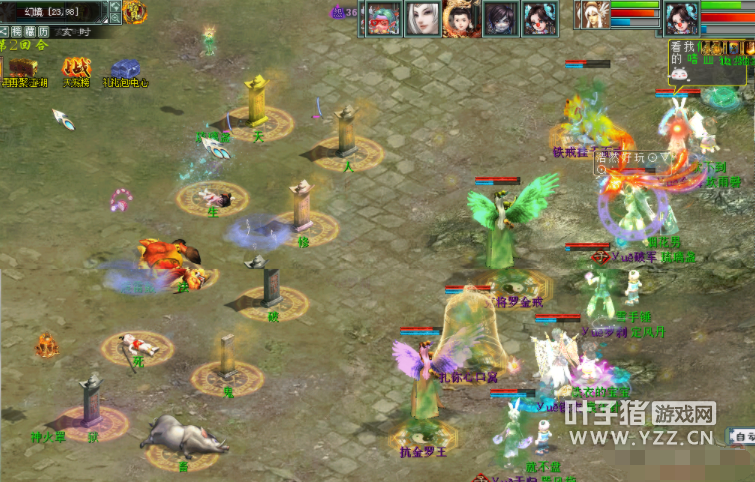The width and height of the screenshot is (755, 482).
Task: Toggle the auto-battle button
Action: [x=741, y=437]
